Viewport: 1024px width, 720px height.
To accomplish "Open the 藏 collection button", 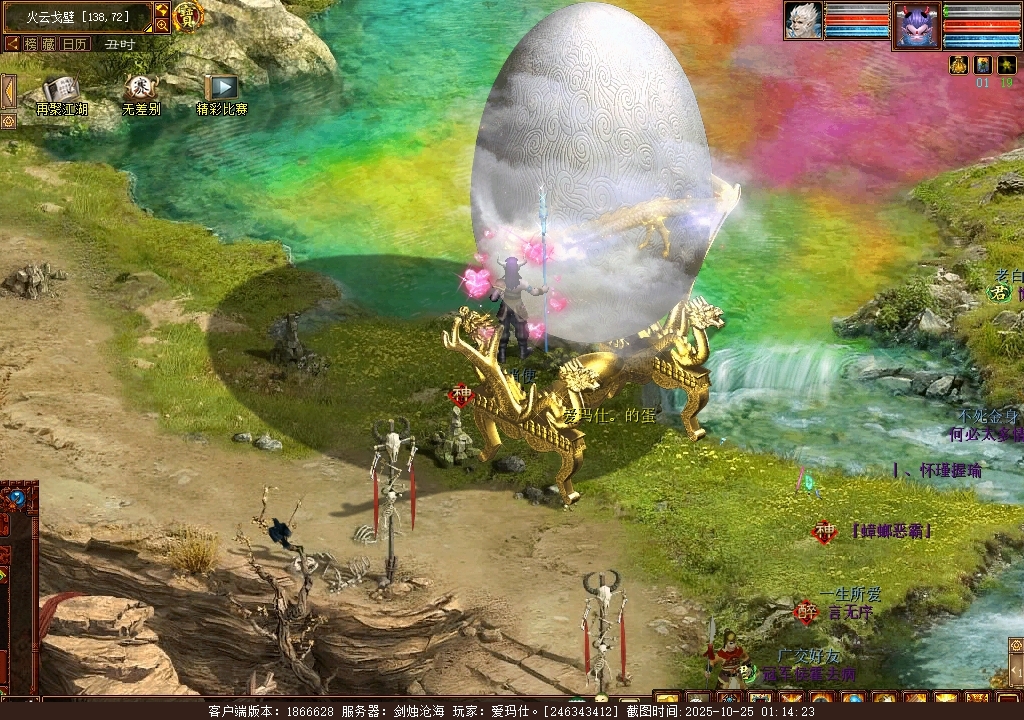I will (x=50, y=44).
